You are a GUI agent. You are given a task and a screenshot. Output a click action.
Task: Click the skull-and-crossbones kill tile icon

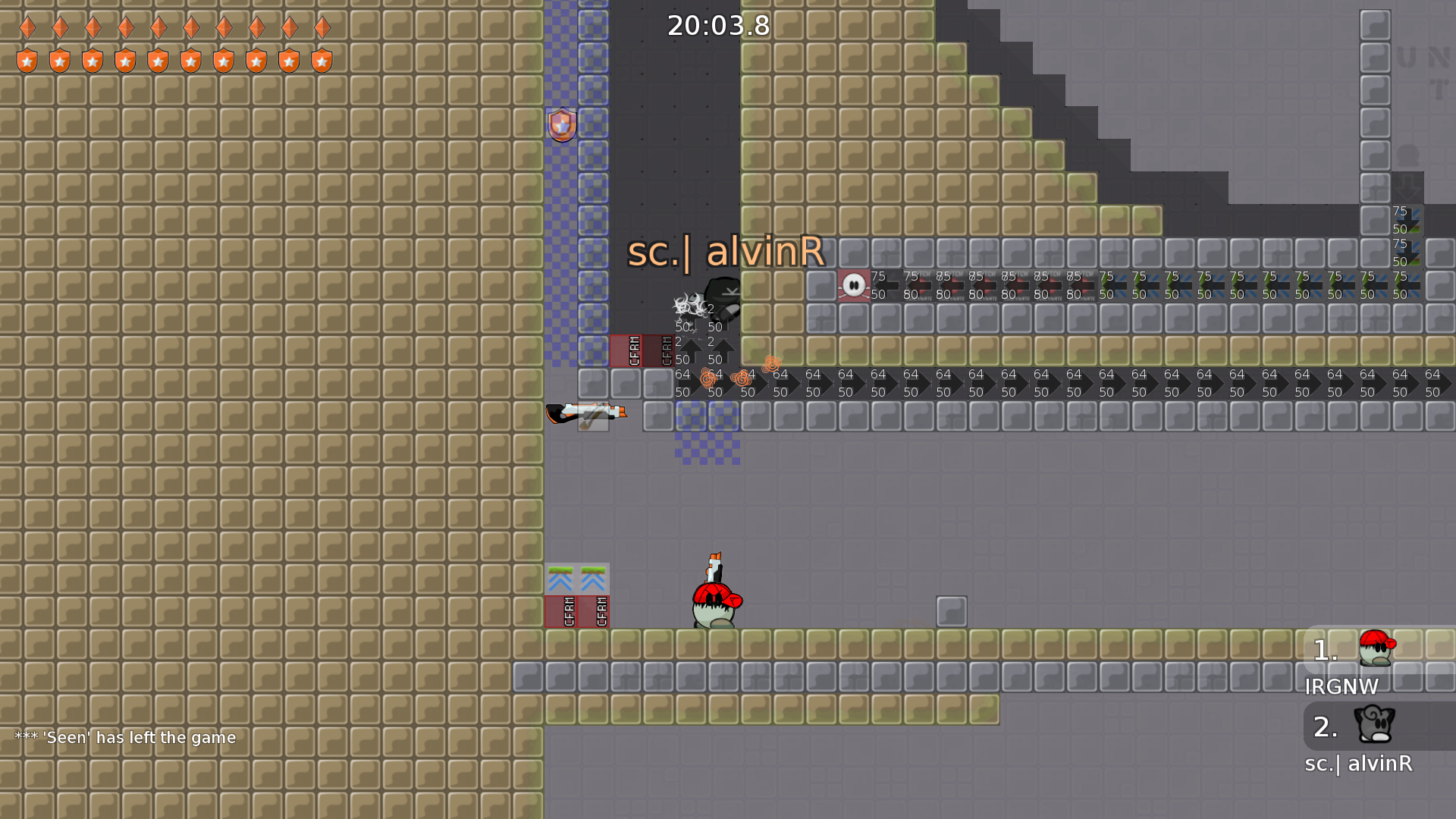pyautogui.click(x=853, y=285)
